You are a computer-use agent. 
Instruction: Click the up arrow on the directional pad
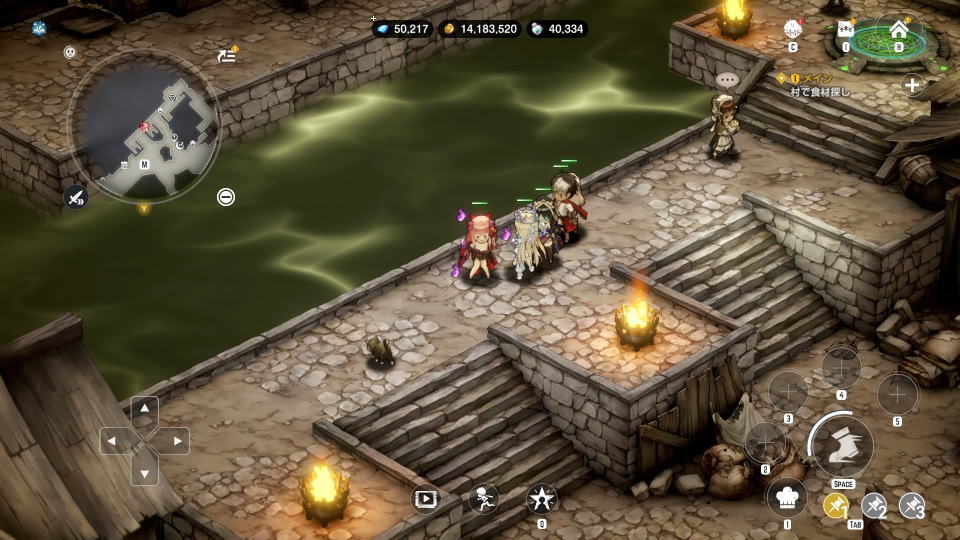click(x=145, y=408)
